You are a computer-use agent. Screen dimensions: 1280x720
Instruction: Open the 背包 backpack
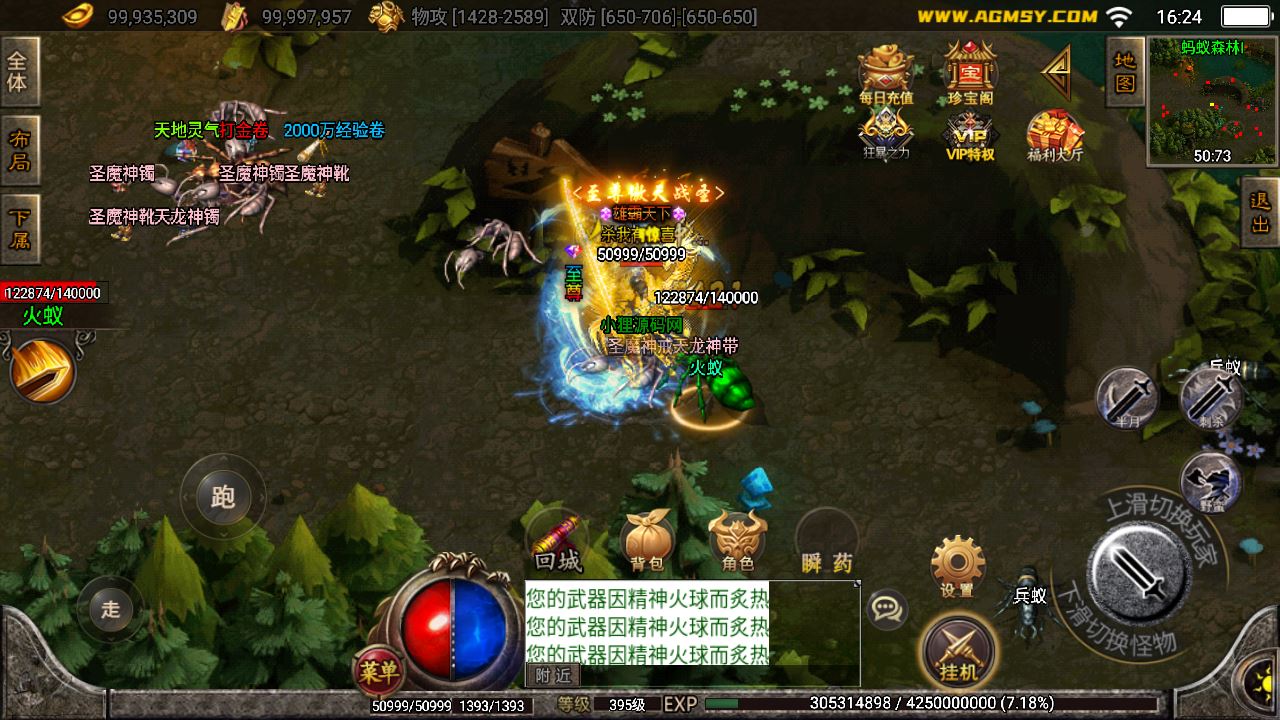(648, 543)
